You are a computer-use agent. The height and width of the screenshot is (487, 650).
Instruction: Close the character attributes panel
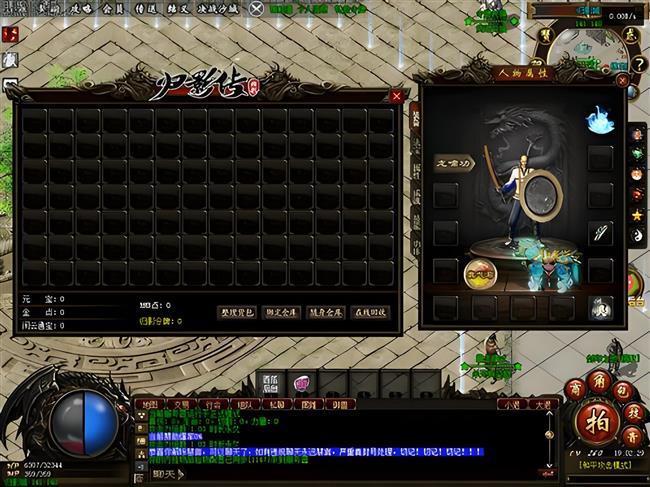620,77
